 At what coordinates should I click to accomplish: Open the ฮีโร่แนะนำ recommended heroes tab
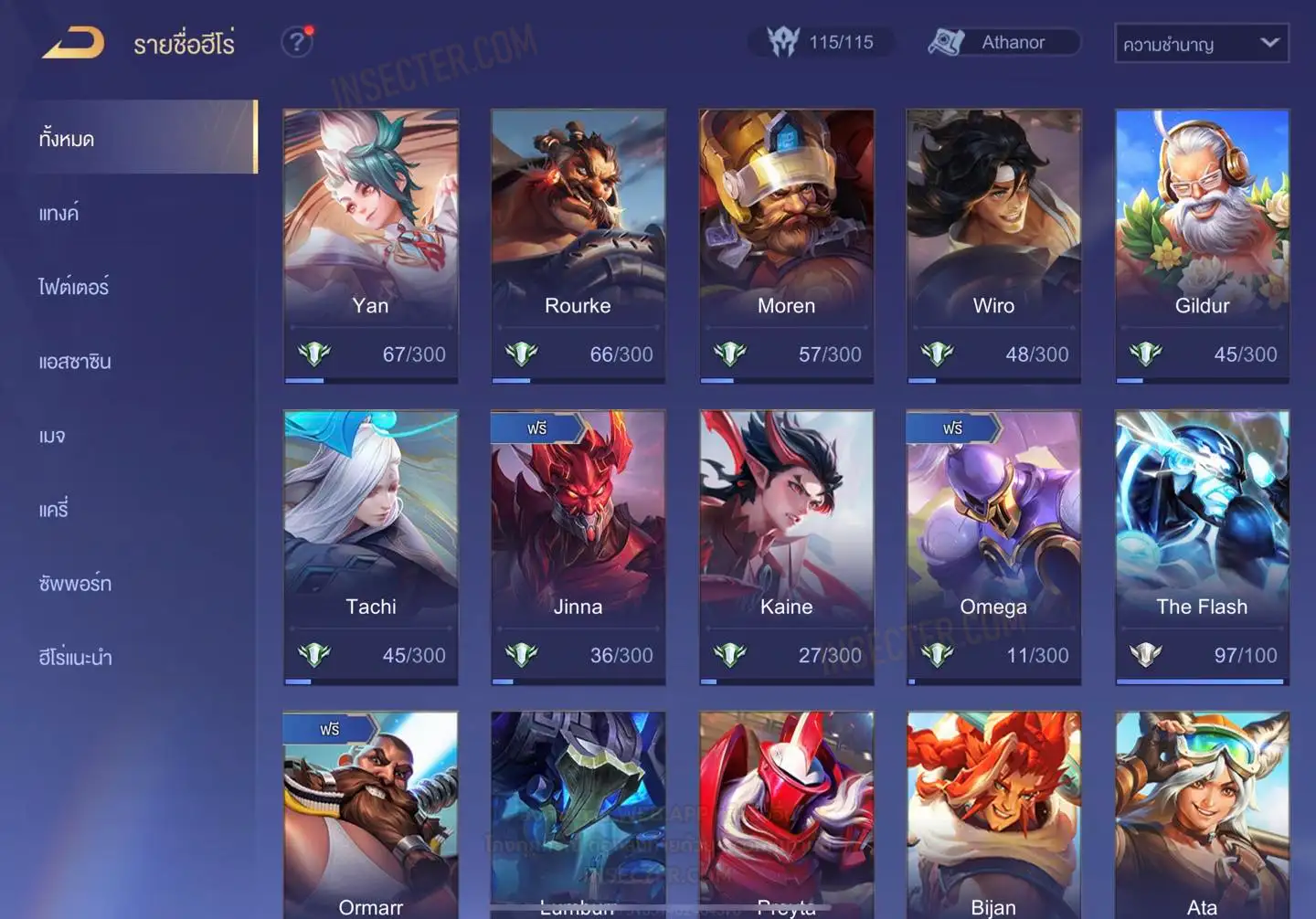pyautogui.click(x=76, y=658)
